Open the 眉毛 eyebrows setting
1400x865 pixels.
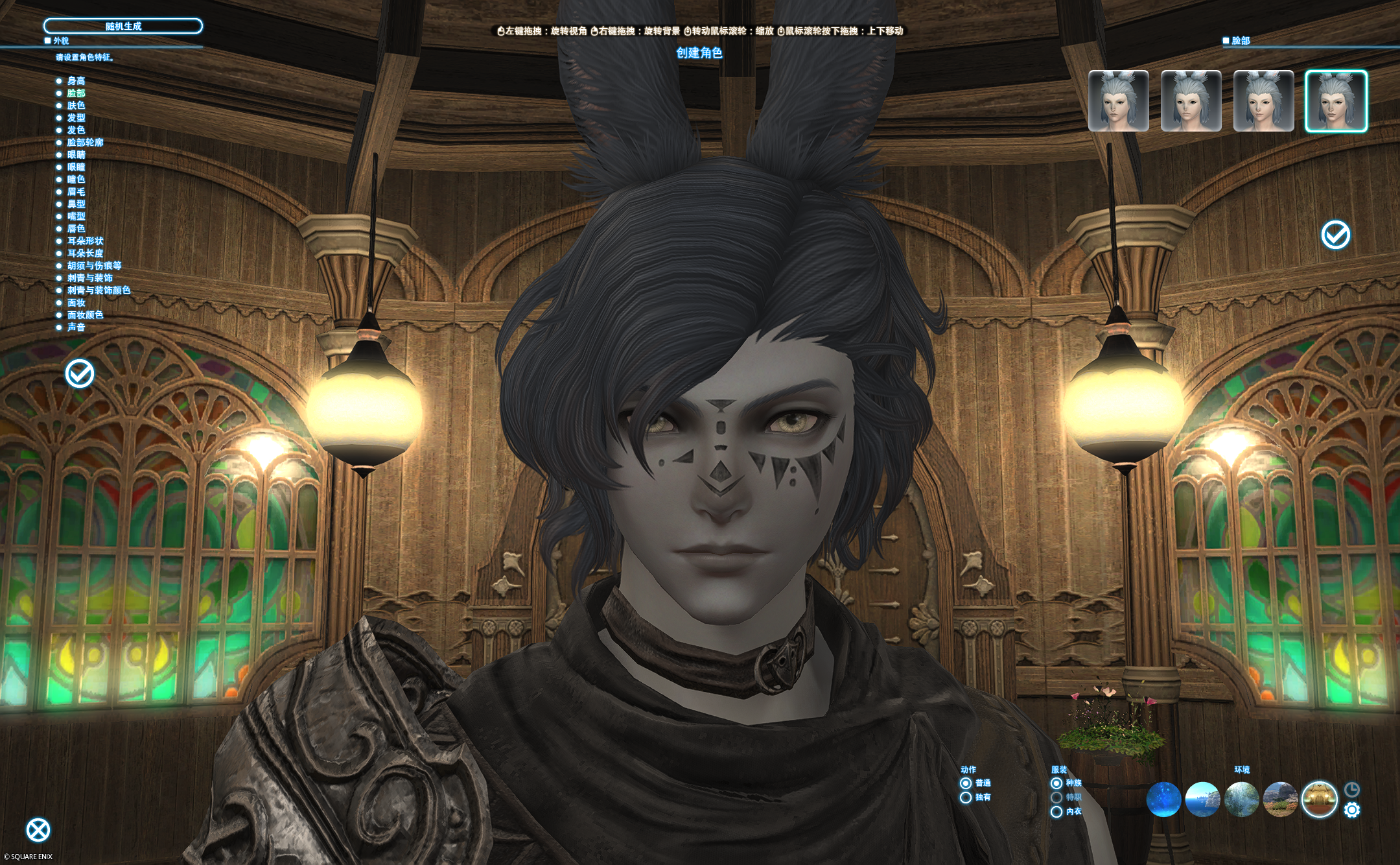click(x=76, y=192)
